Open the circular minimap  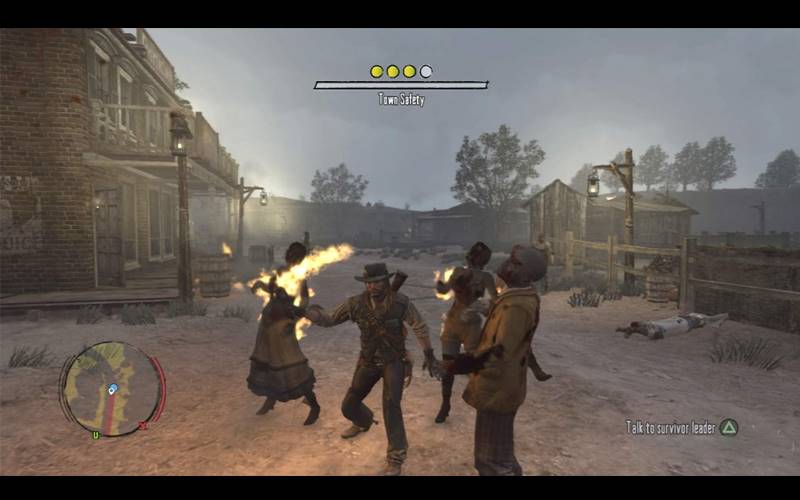point(112,389)
